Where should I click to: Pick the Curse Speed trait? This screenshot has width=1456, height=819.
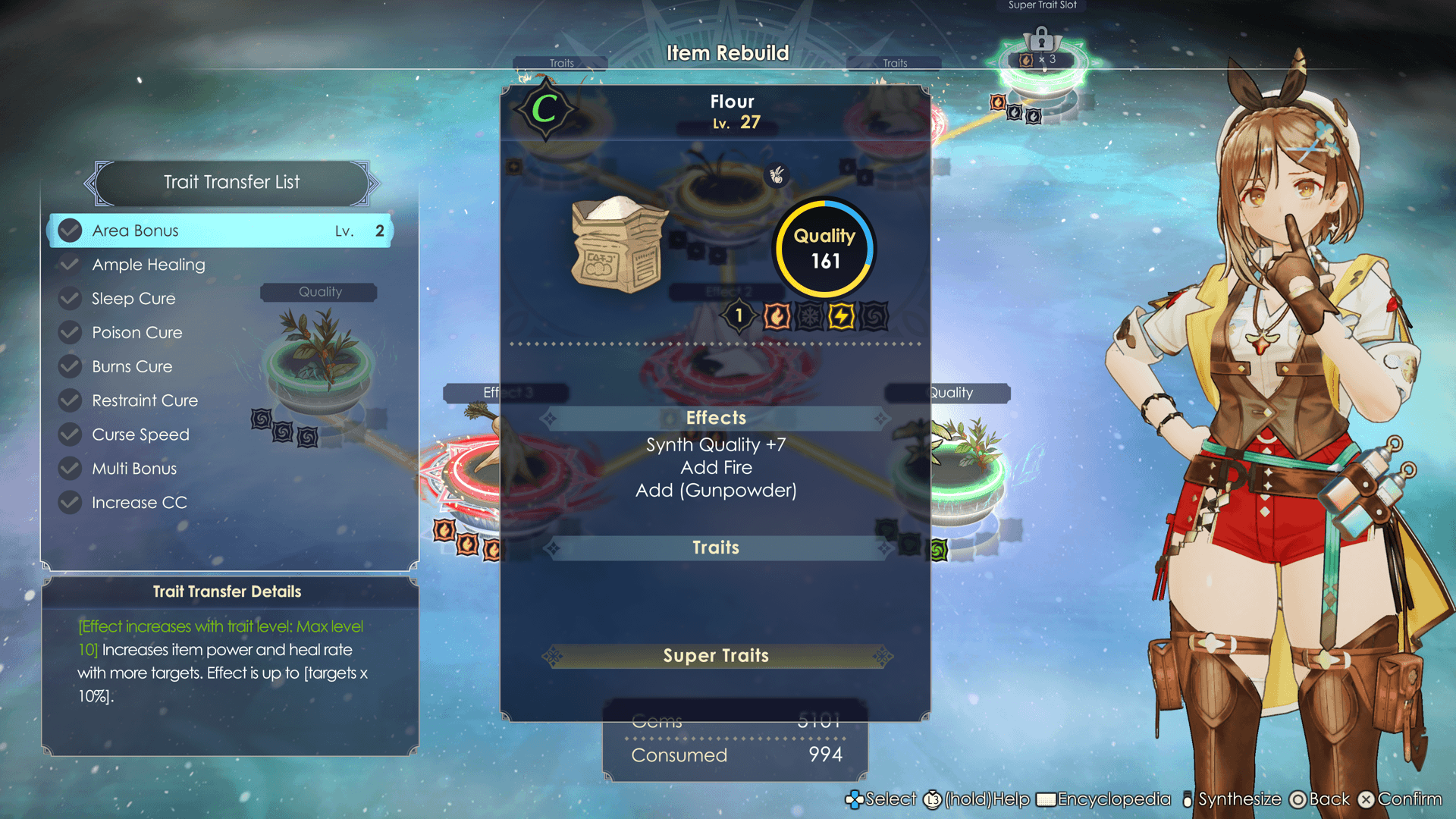click(x=140, y=435)
